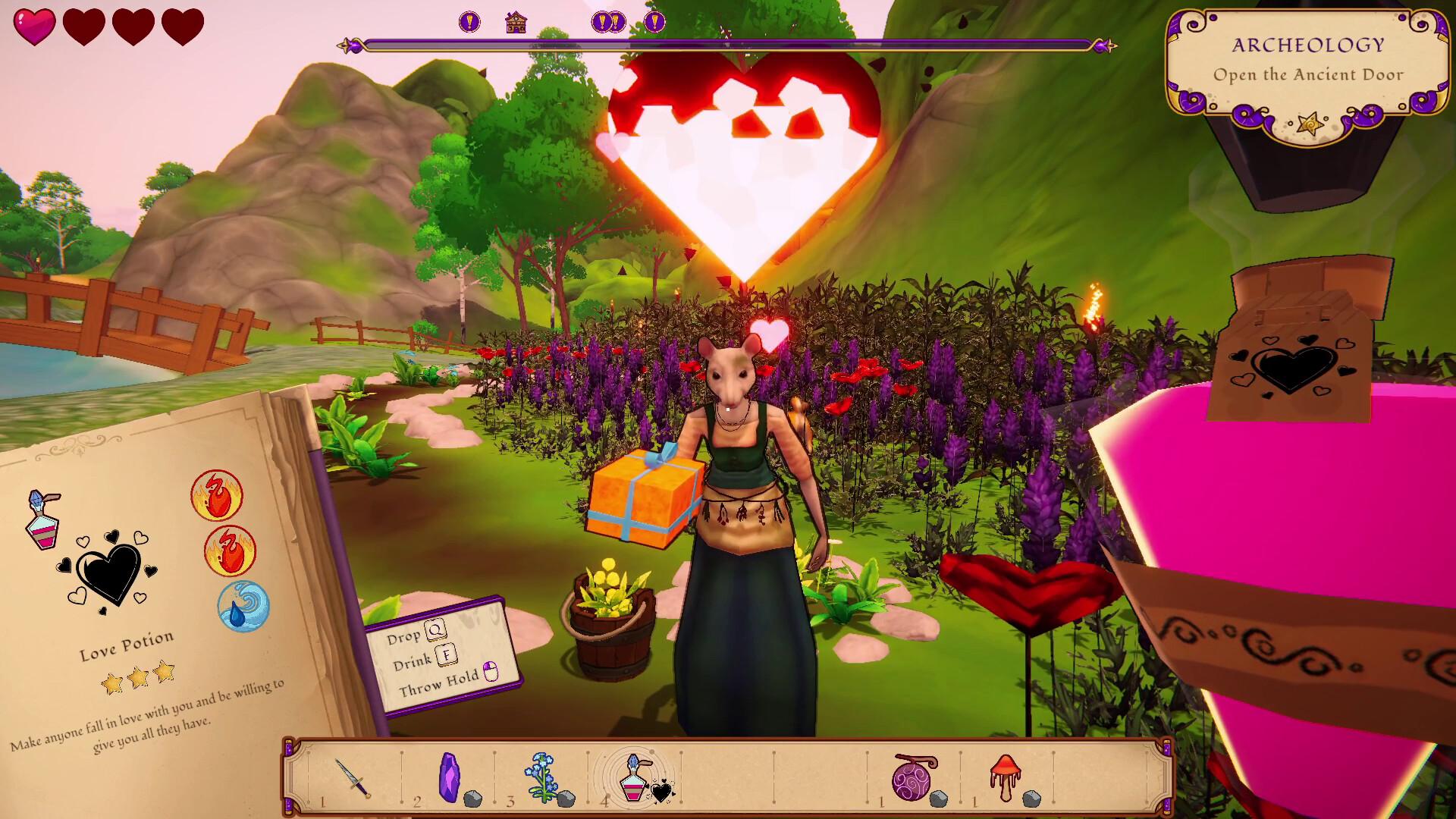Click the leftmost exclamation quest marker
Screen dimensions: 1456x819
pyautogui.click(x=468, y=20)
